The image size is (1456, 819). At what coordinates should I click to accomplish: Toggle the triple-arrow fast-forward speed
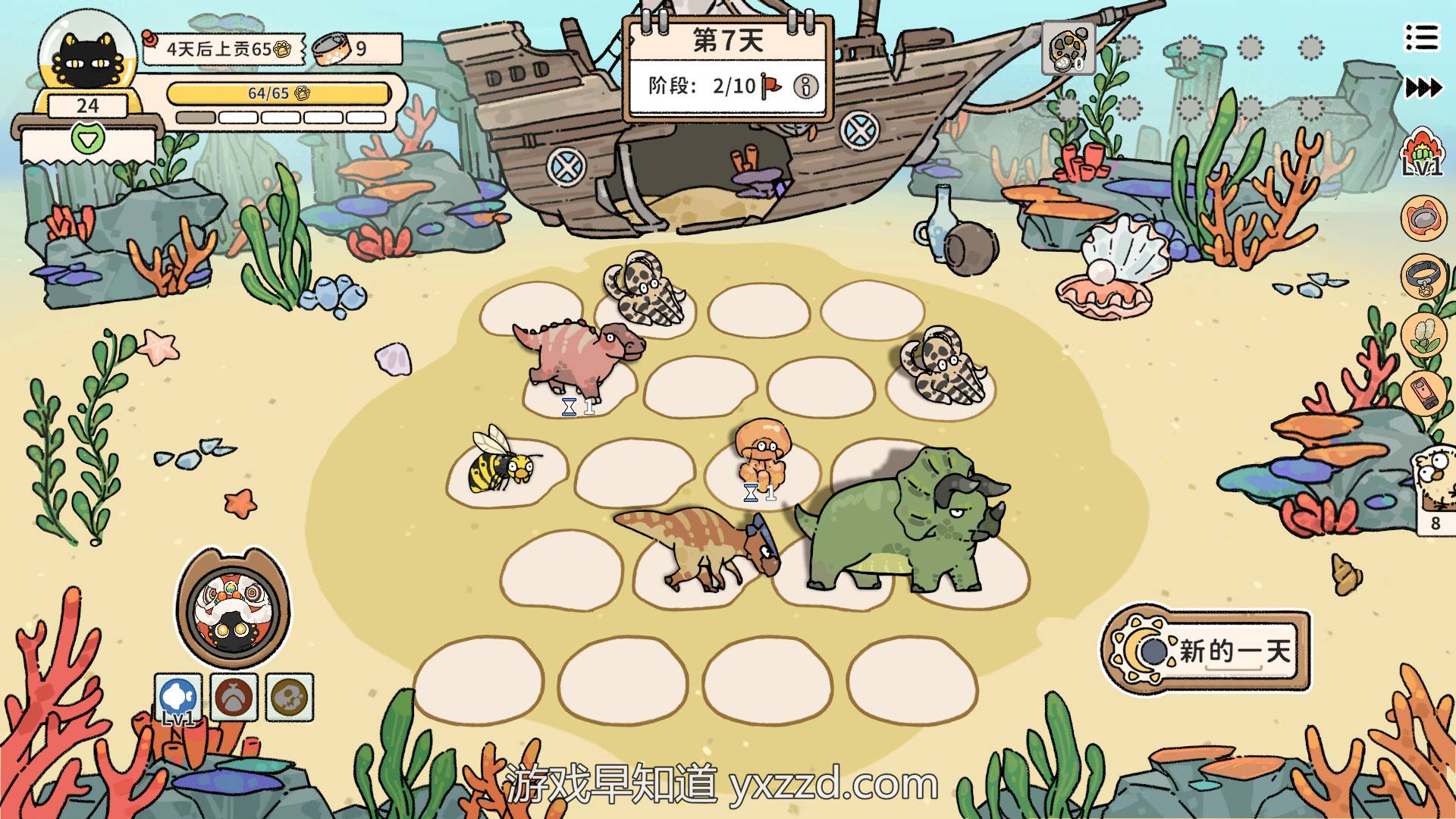click(x=1423, y=88)
